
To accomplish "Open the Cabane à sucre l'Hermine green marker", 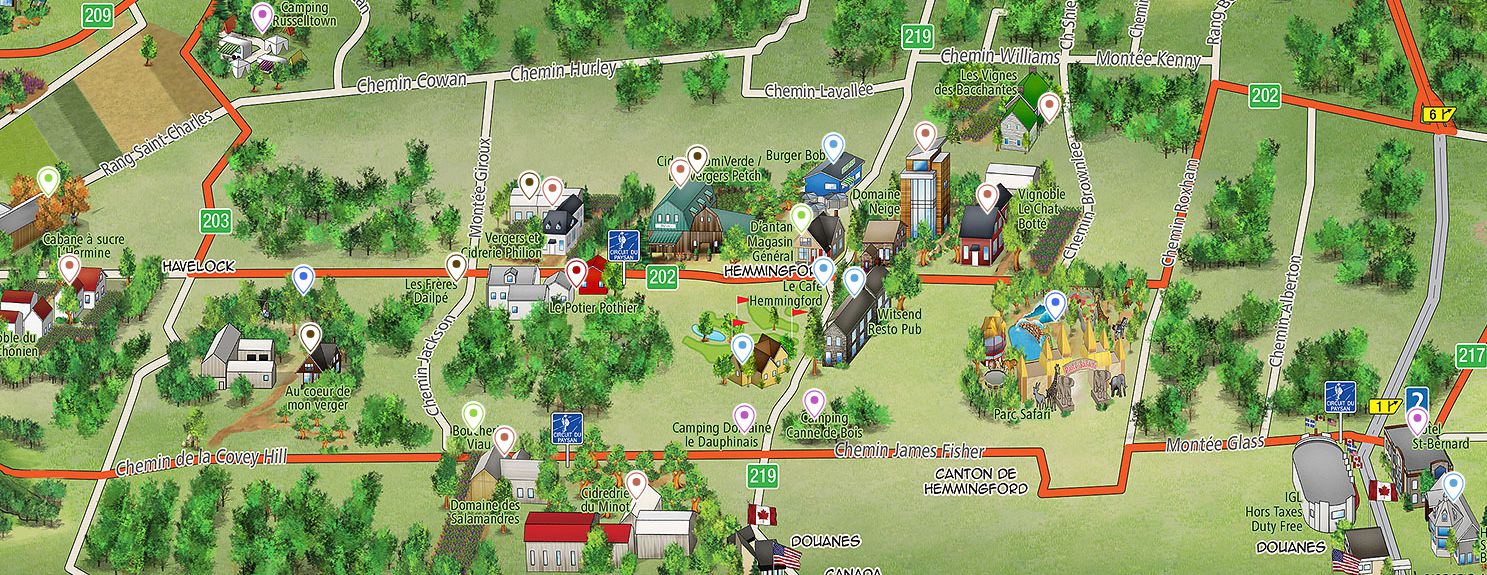I will coord(48,181).
